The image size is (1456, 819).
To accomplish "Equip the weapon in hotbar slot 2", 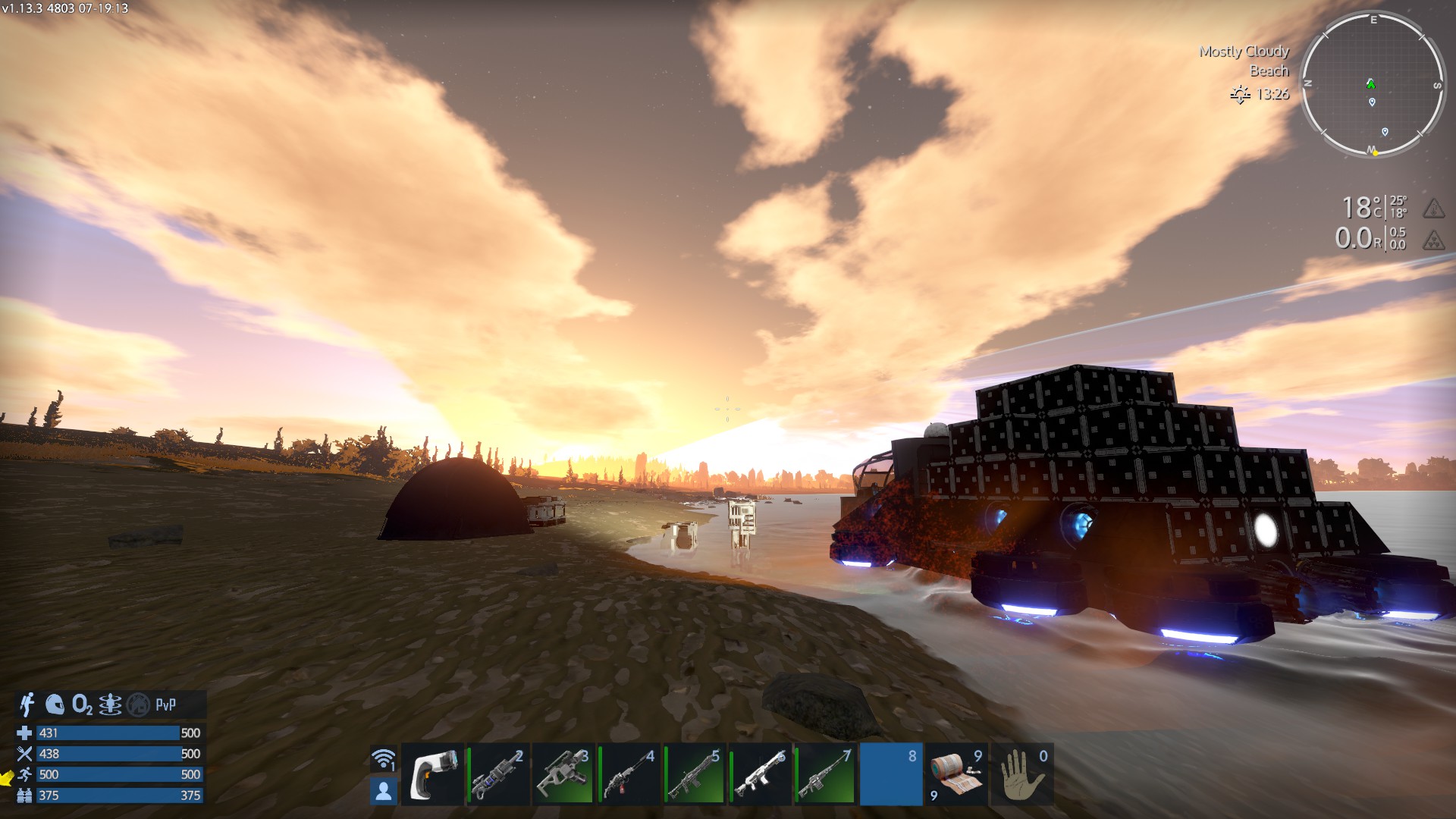I will click(x=497, y=774).
